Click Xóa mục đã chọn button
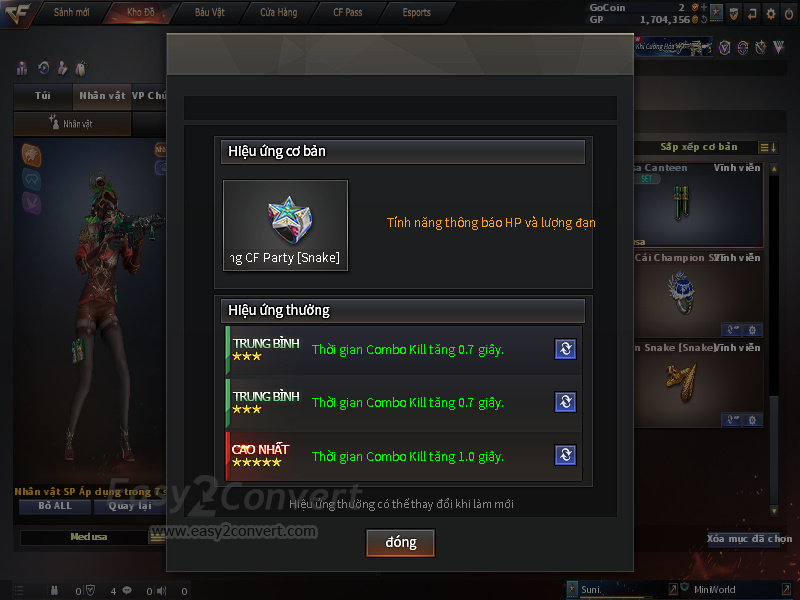Screen dimensions: 800x600 750,539
